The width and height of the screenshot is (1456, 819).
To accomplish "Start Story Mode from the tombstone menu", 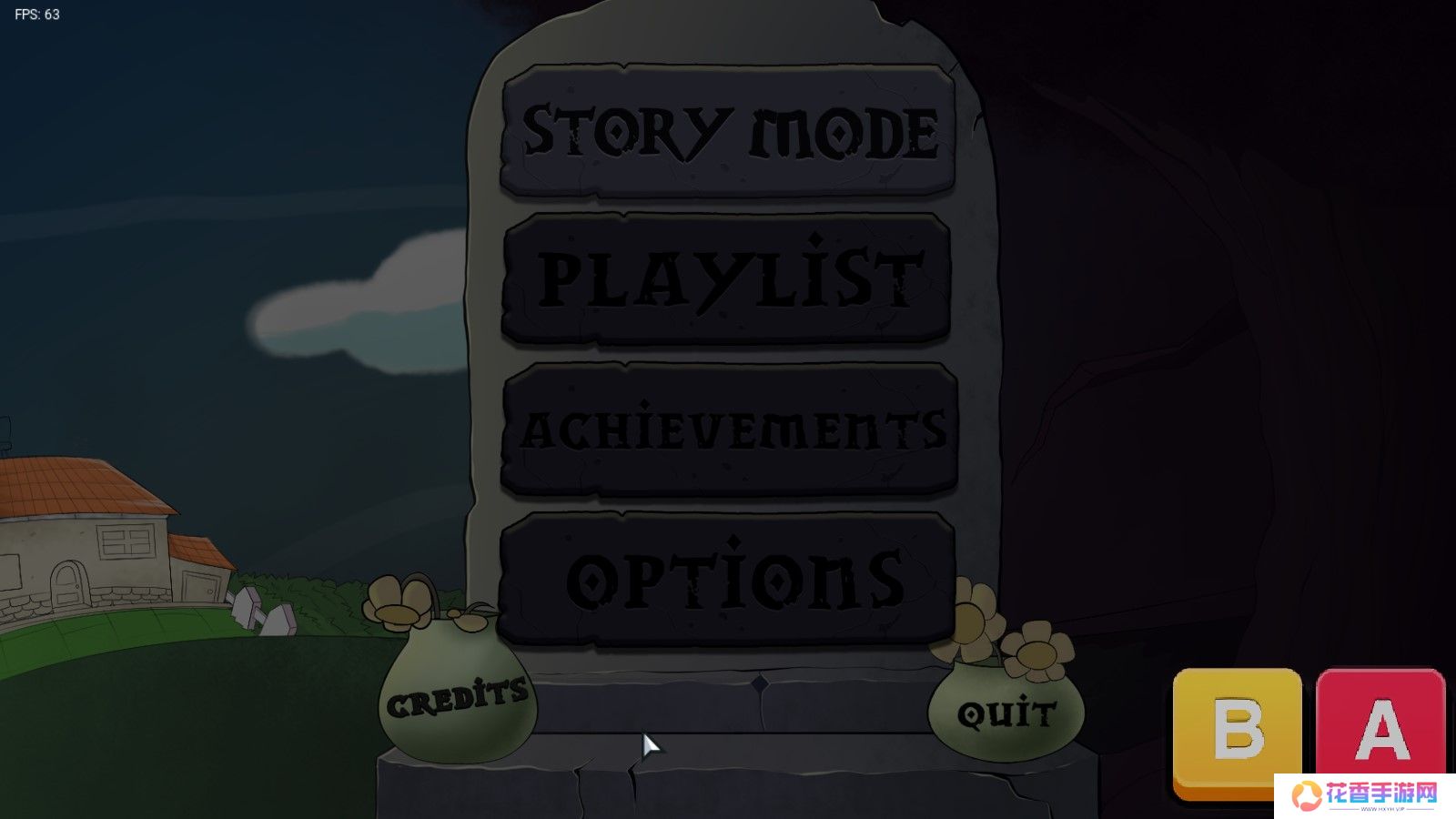I will tap(728, 130).
